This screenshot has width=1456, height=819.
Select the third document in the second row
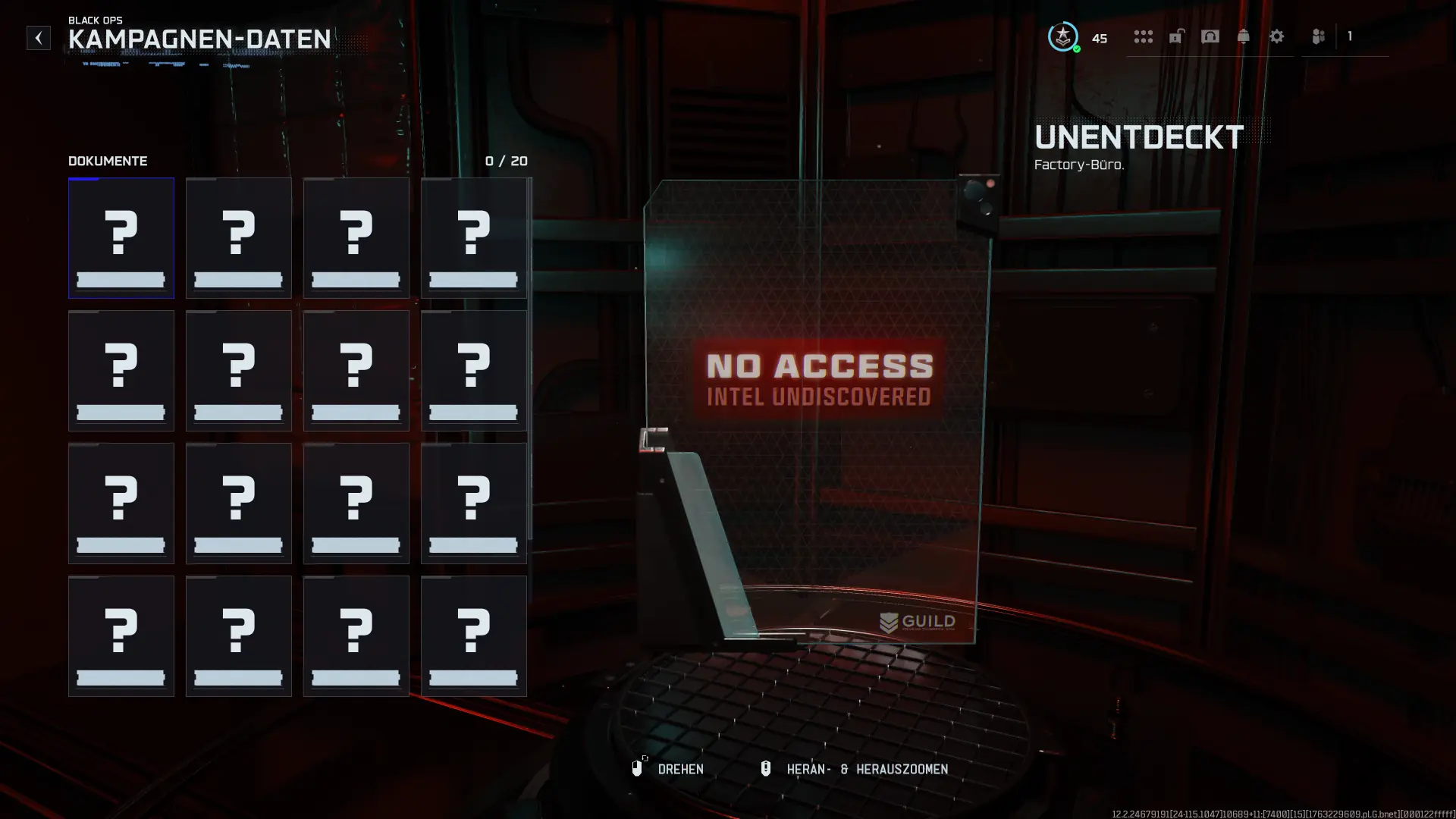point(356,370)
